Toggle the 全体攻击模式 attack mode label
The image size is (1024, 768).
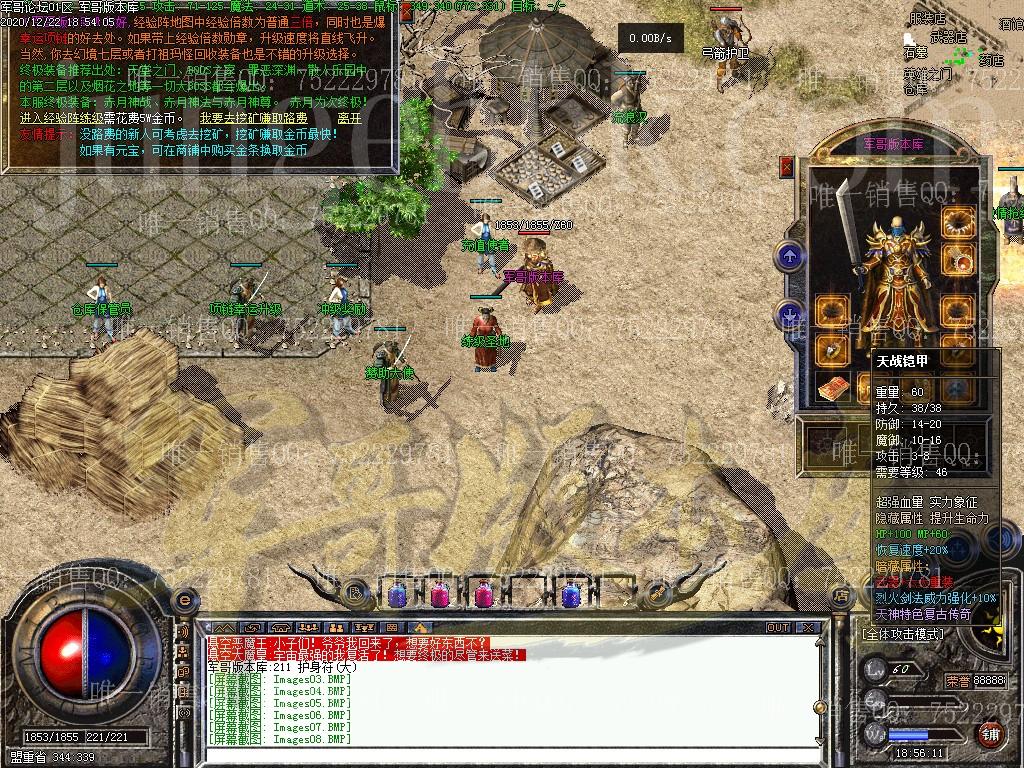click(x=902, y=634)
